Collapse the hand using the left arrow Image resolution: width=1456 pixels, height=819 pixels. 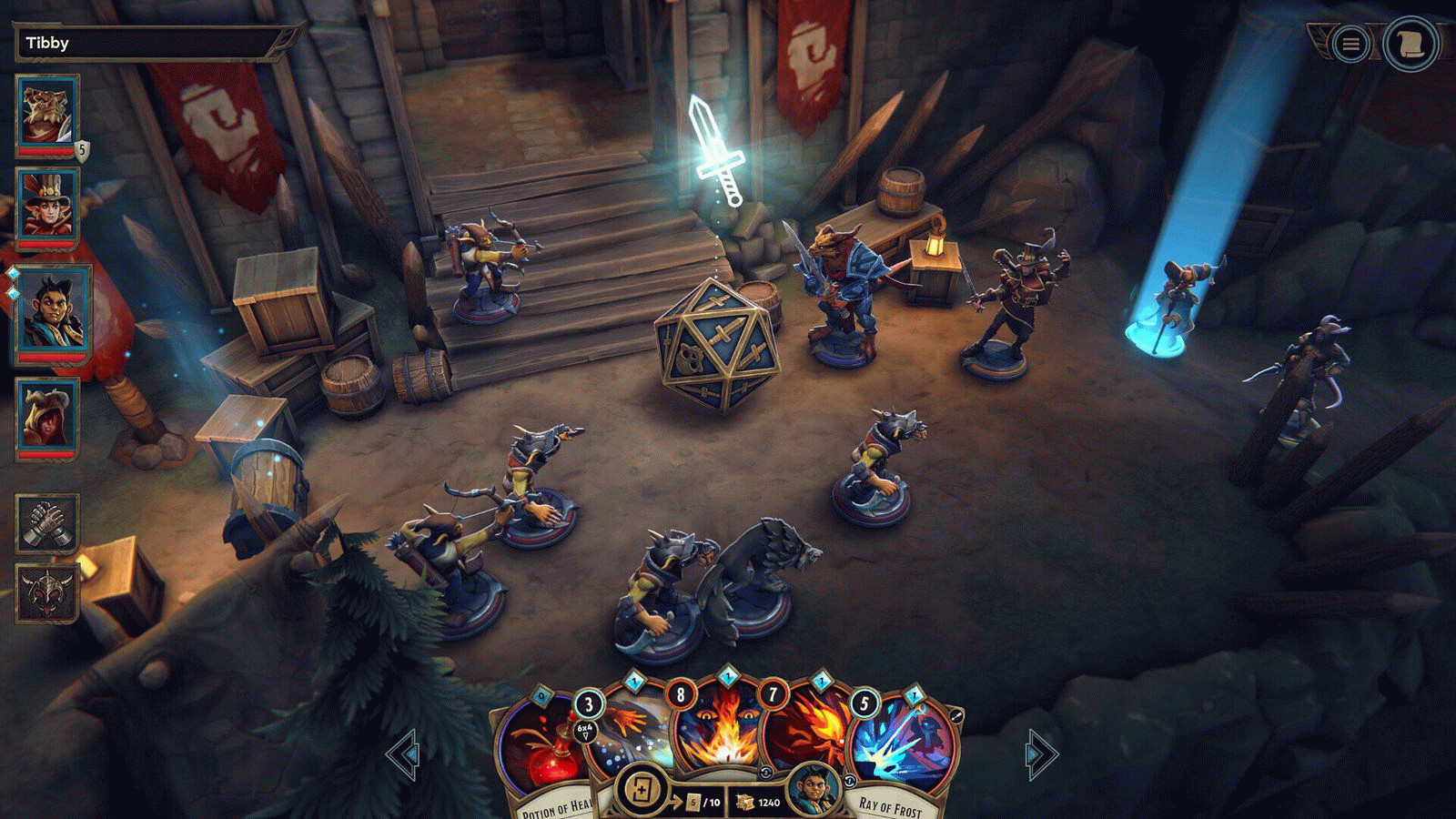click(403, 753)
